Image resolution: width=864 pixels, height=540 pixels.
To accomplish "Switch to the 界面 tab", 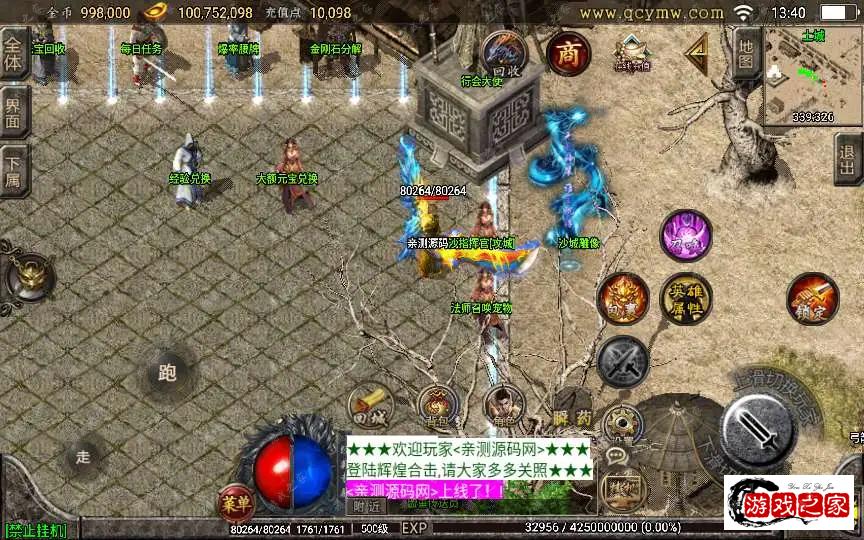I will pos(14,109).
